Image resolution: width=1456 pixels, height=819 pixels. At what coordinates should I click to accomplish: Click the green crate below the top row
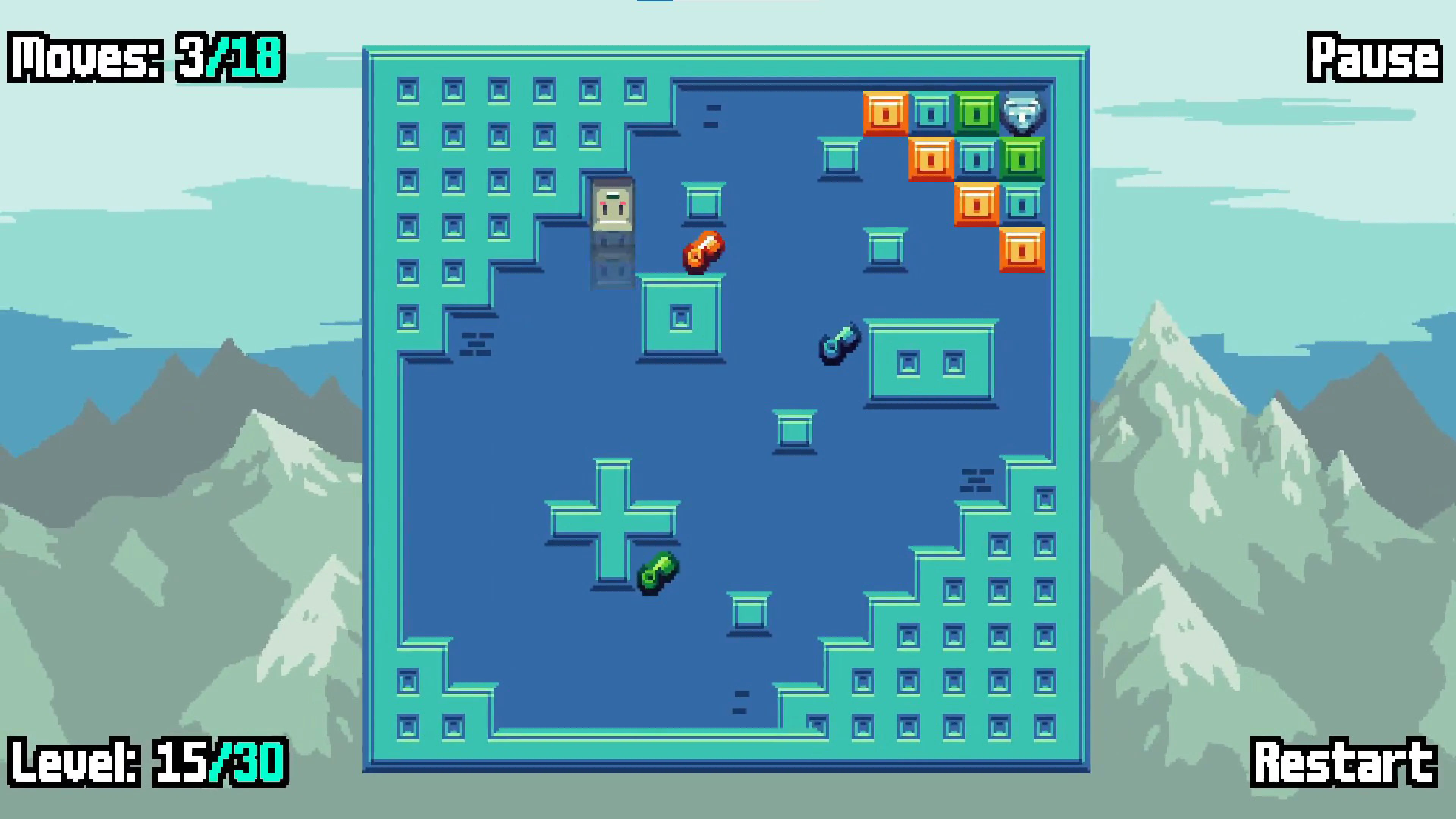pos(1023,160)
